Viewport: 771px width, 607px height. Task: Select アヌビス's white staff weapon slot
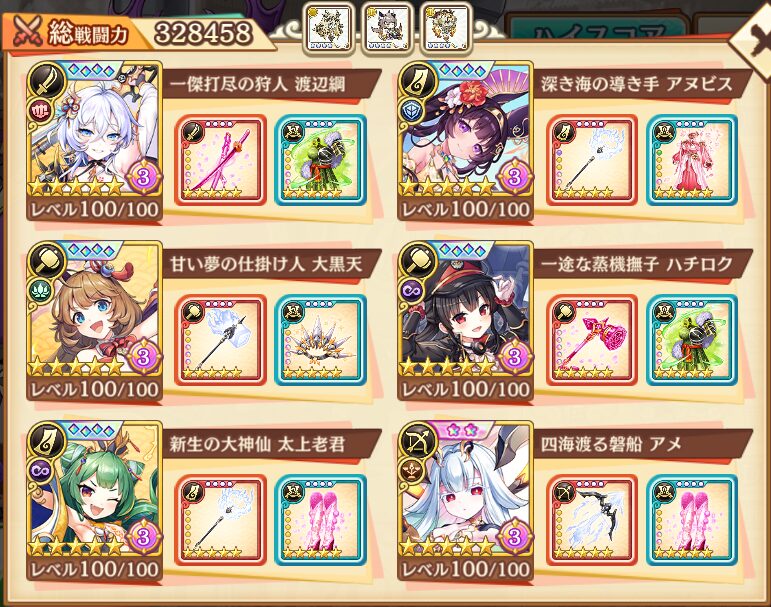pyautogui.click(x=592, y=161)
